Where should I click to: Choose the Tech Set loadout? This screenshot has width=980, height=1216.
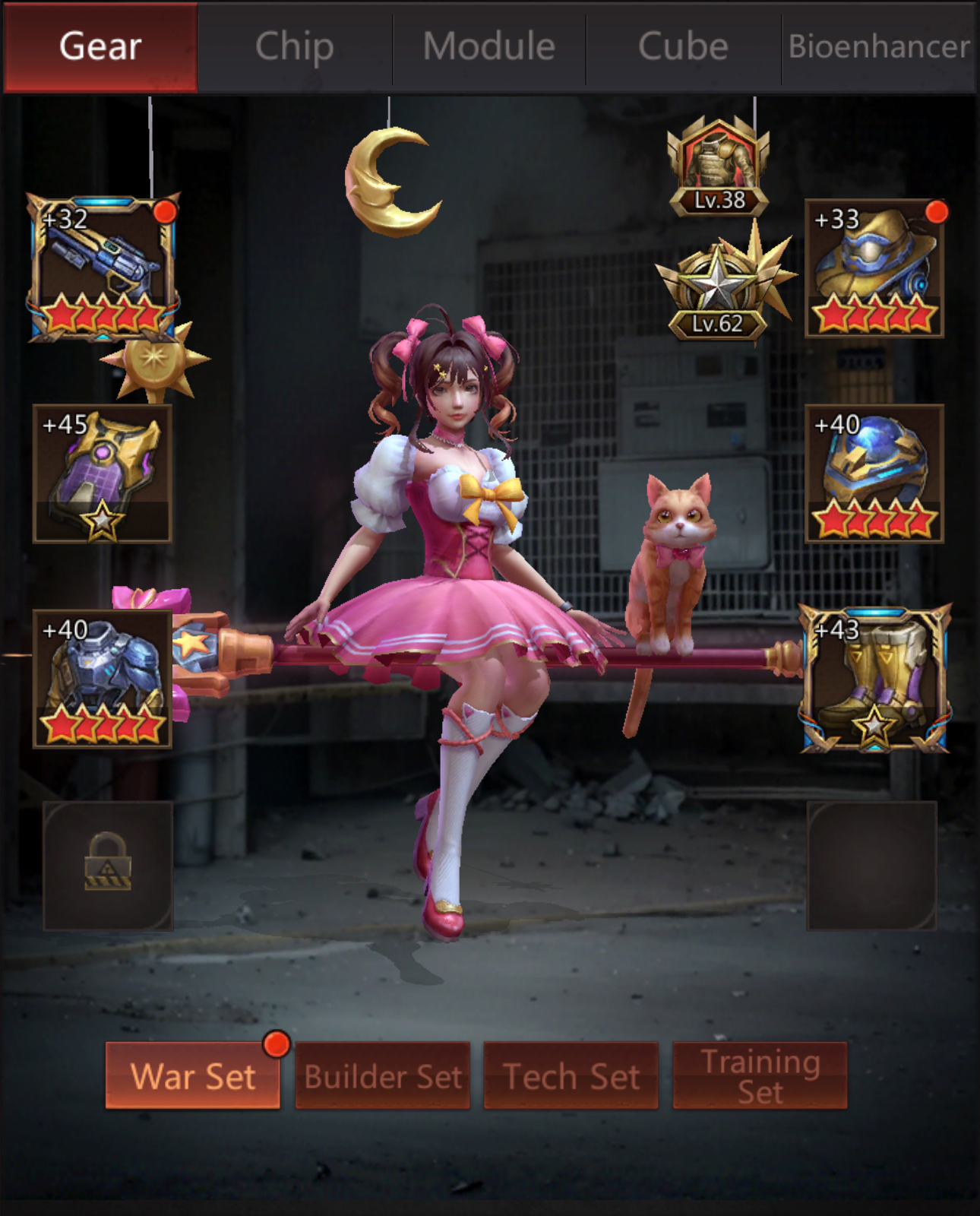571,1075
